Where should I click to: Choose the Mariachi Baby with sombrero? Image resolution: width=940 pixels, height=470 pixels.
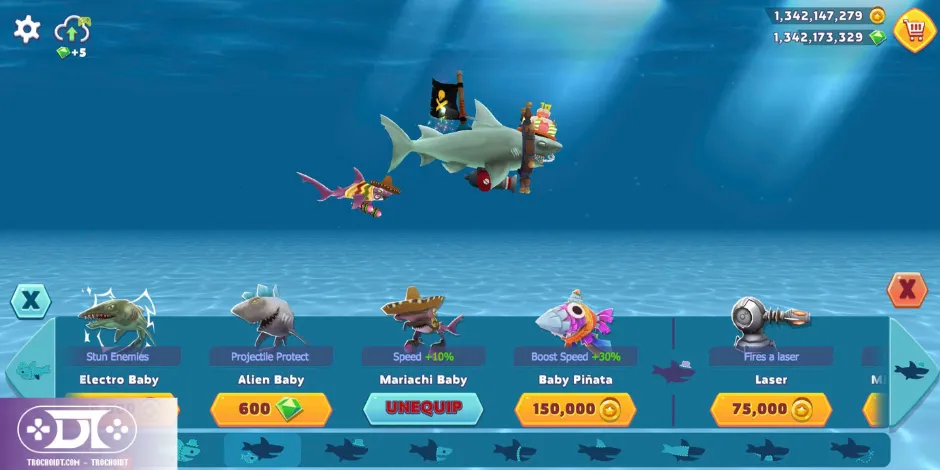click(x=422, y=317)
